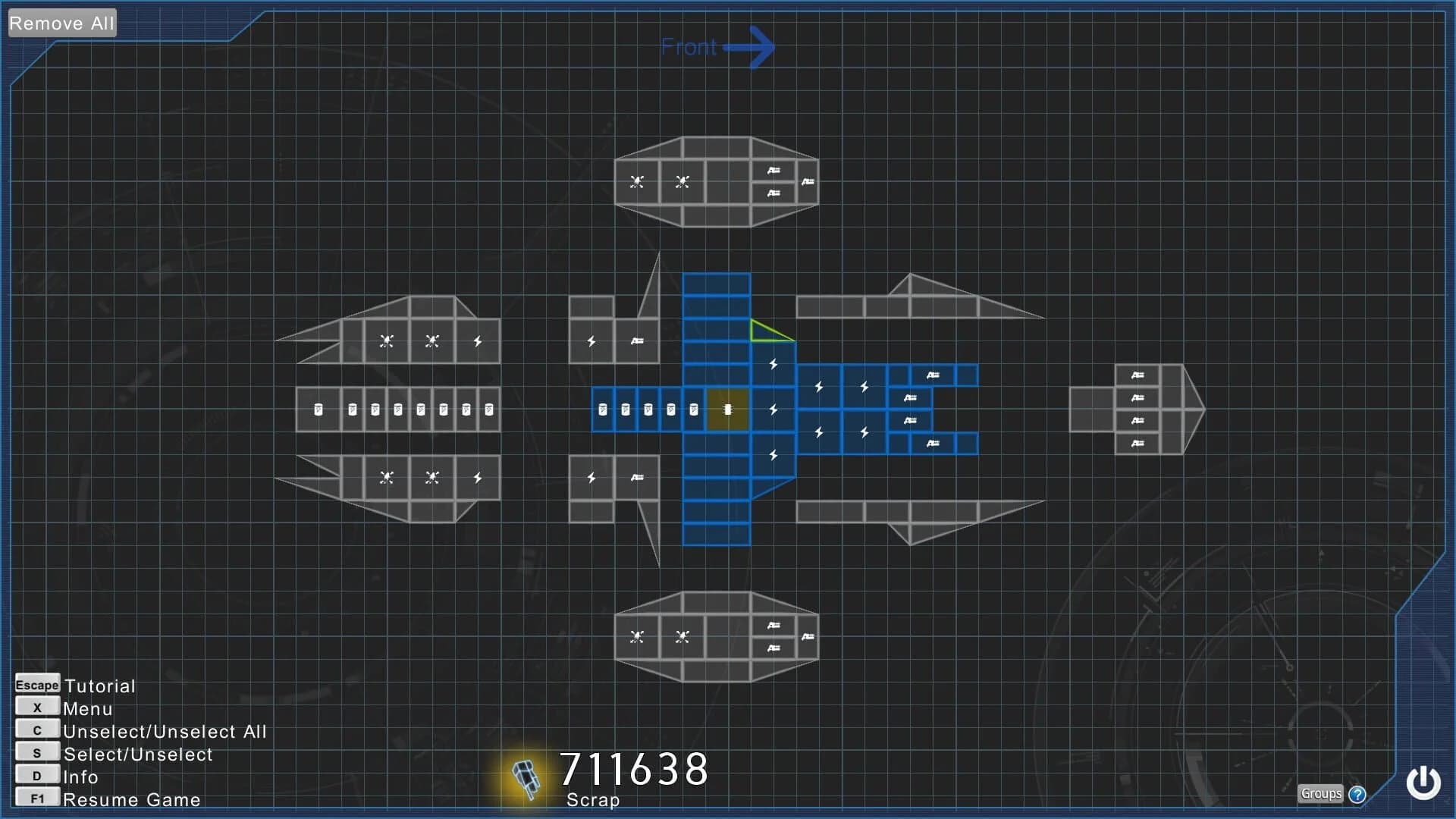This screenshot has height=819, width=1456.
Task: Click the Remove All button
Action: 61,23
